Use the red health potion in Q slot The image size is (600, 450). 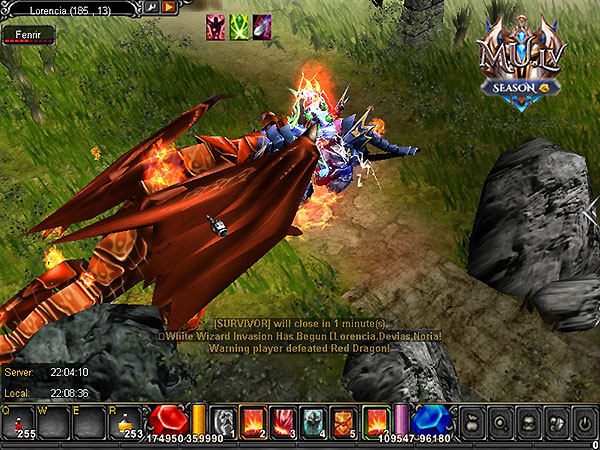tap(18, 422)
